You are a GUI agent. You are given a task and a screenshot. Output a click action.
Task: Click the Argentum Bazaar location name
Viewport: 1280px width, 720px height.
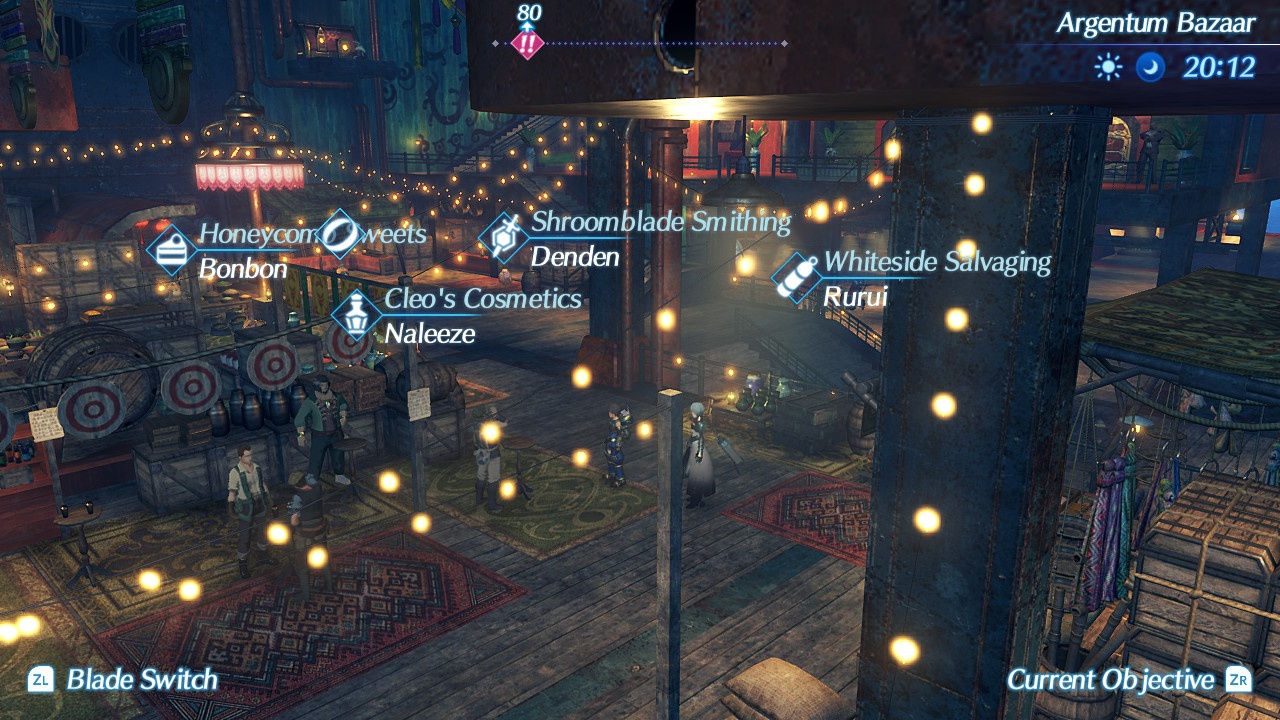coord(1155,24)
